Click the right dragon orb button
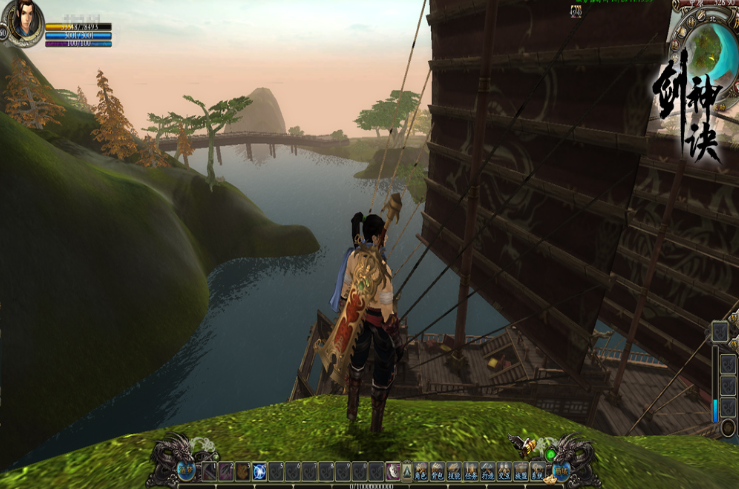Image resolution: width=739 pixels, height=489 pixels. 562,469
